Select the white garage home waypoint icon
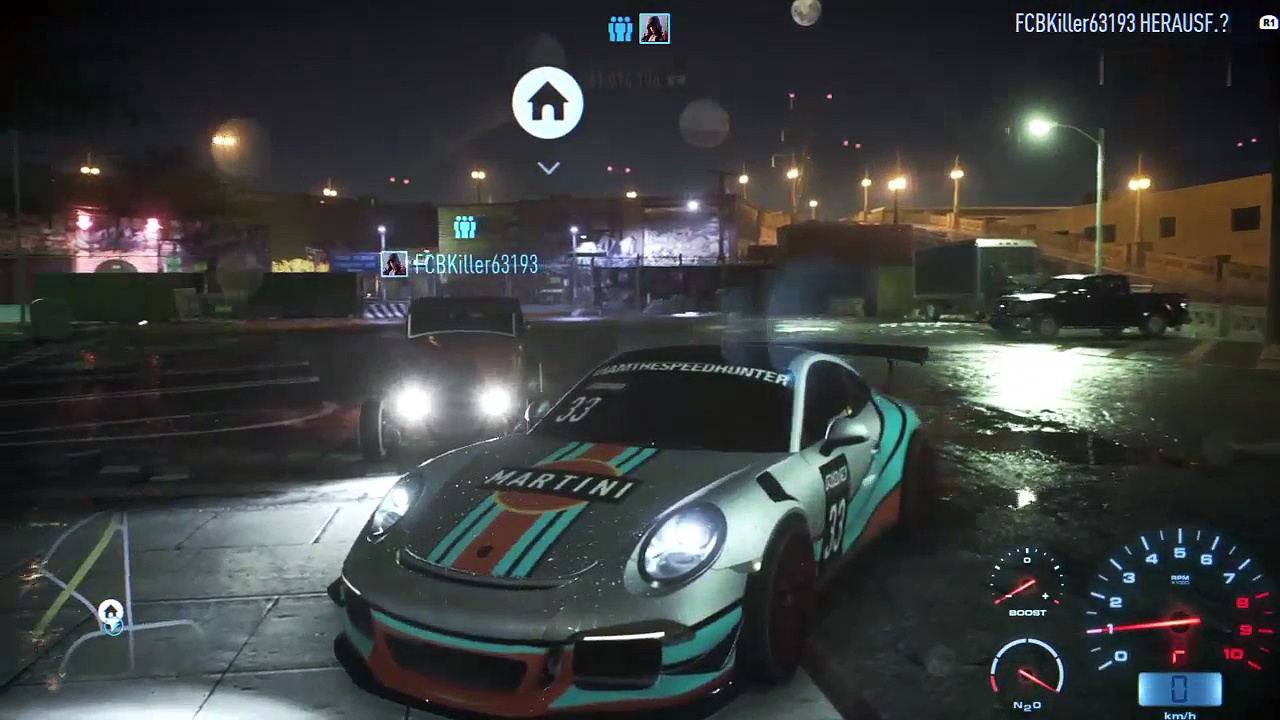 pyautogui.click(x=547, y=102)
